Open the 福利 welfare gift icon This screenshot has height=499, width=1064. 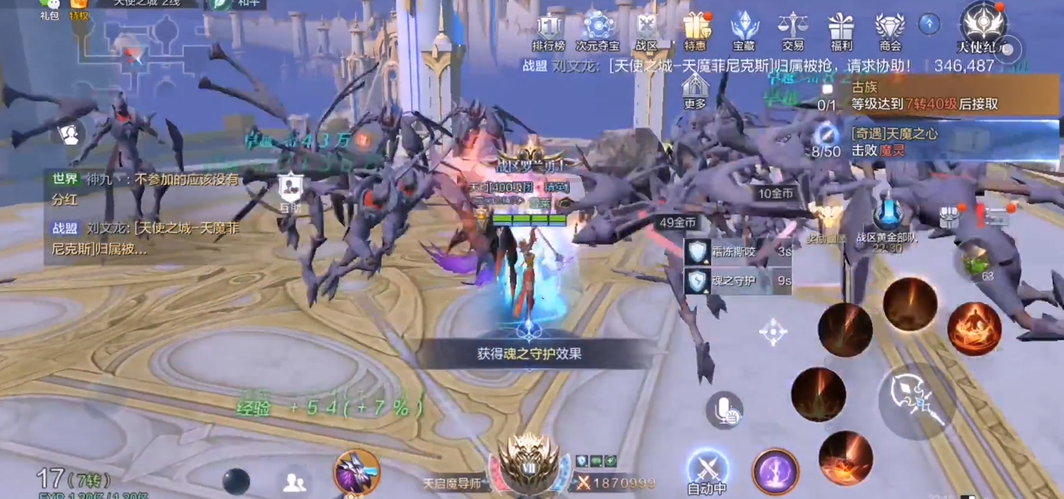(841, 30)
